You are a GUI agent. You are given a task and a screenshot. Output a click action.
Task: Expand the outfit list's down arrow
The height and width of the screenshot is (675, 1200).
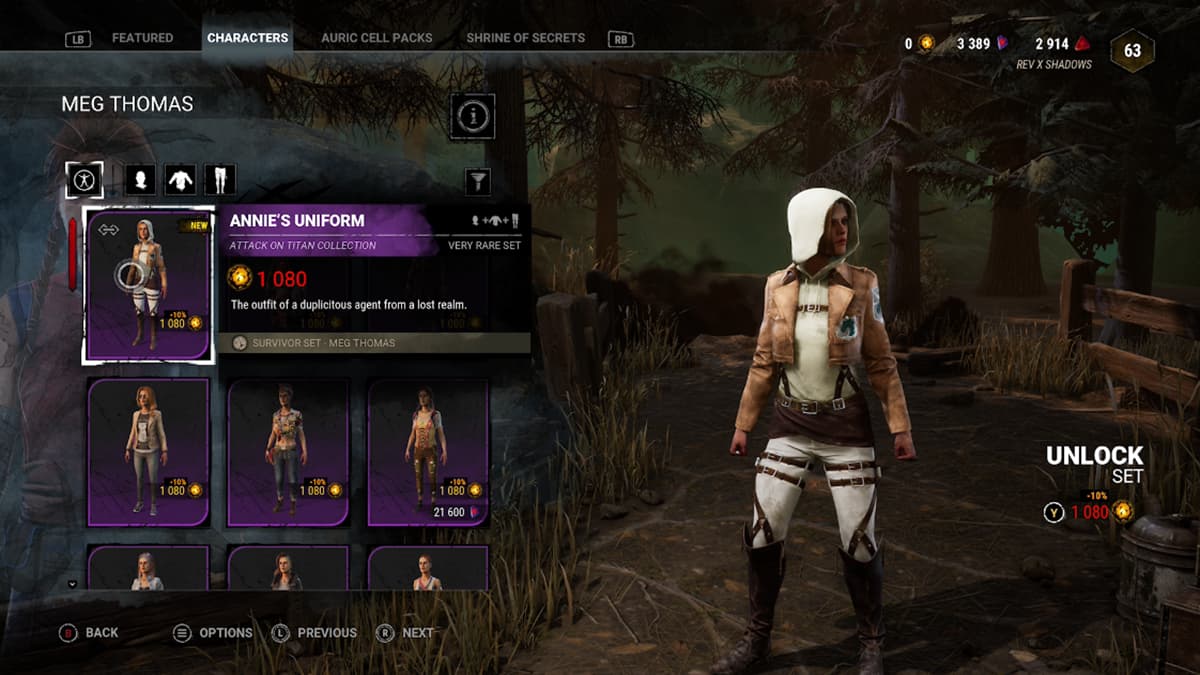[x=72, y=583]
